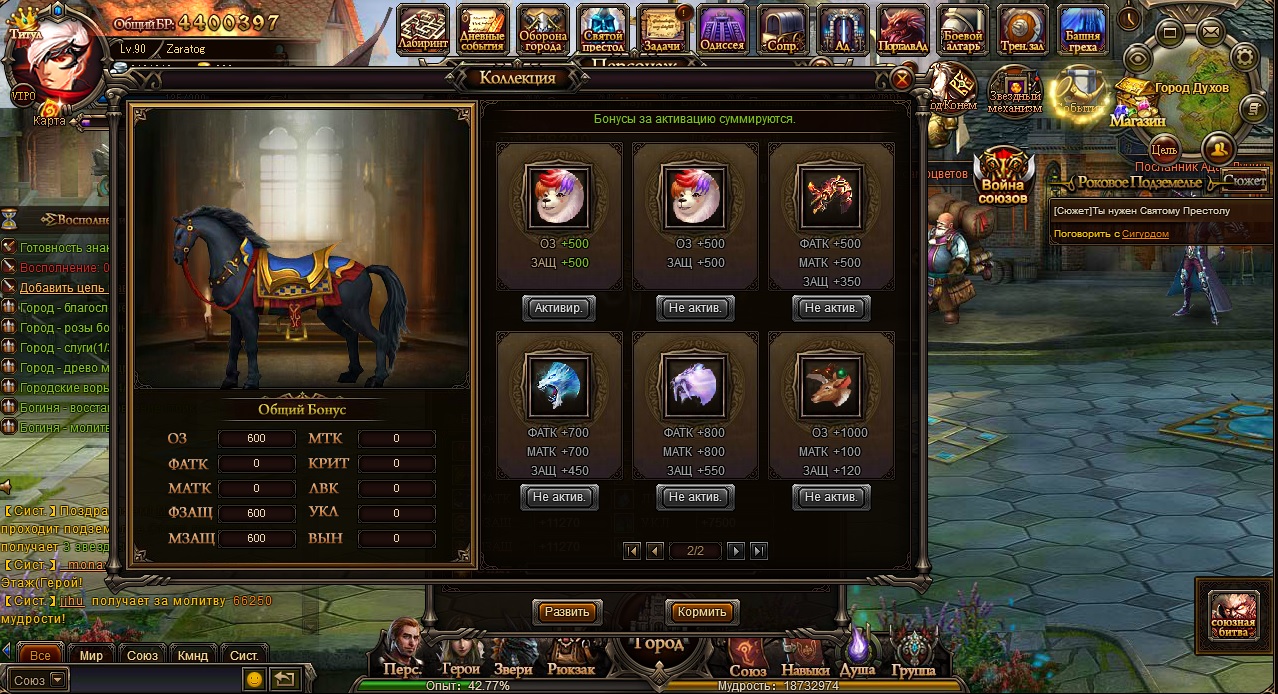Open the Лабиринт menu

[x=423, y=30]
